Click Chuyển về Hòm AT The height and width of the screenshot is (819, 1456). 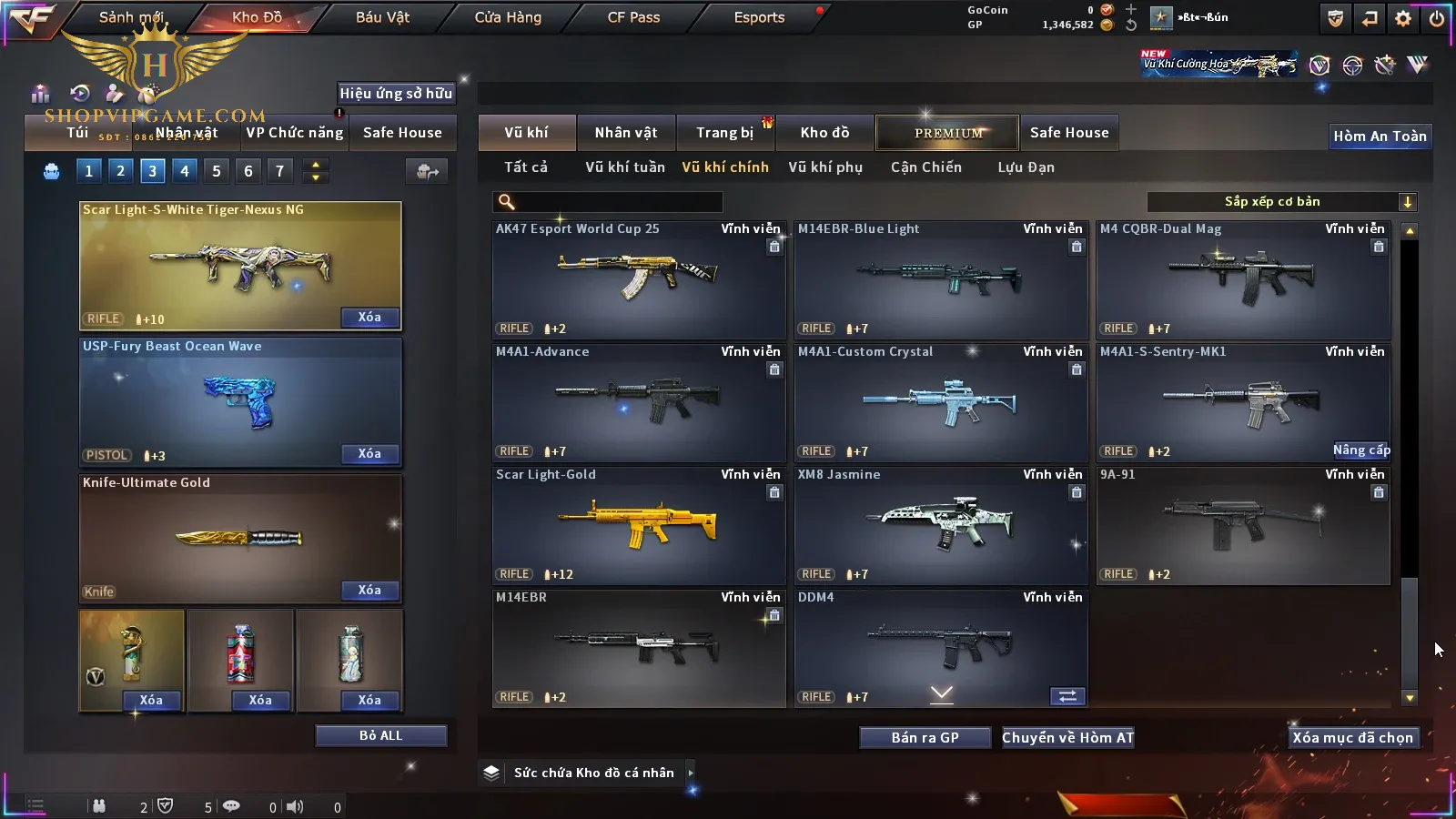(x=1067, y=738)
